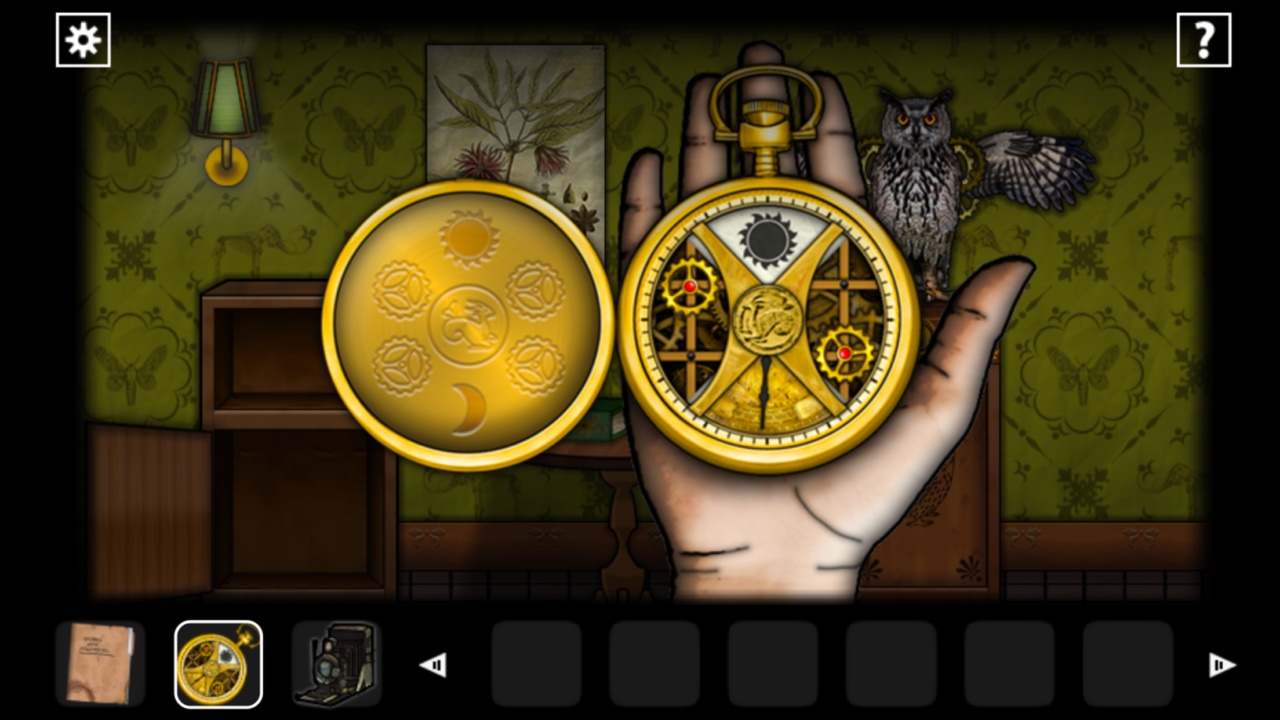The width and height of the screenshot is (1280, 720).
Task: Click an empty inventory slot
Action: pos(536,663)
